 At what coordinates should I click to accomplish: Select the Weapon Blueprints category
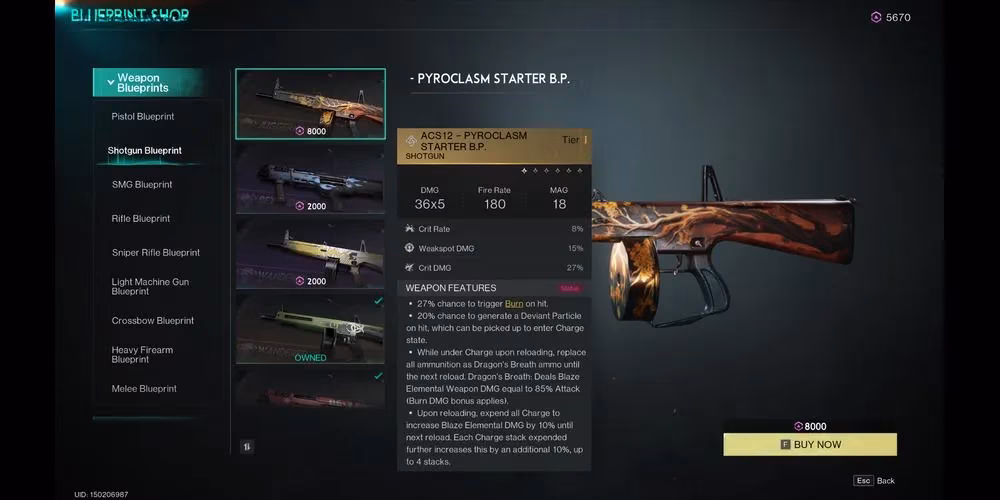[148, 83]
